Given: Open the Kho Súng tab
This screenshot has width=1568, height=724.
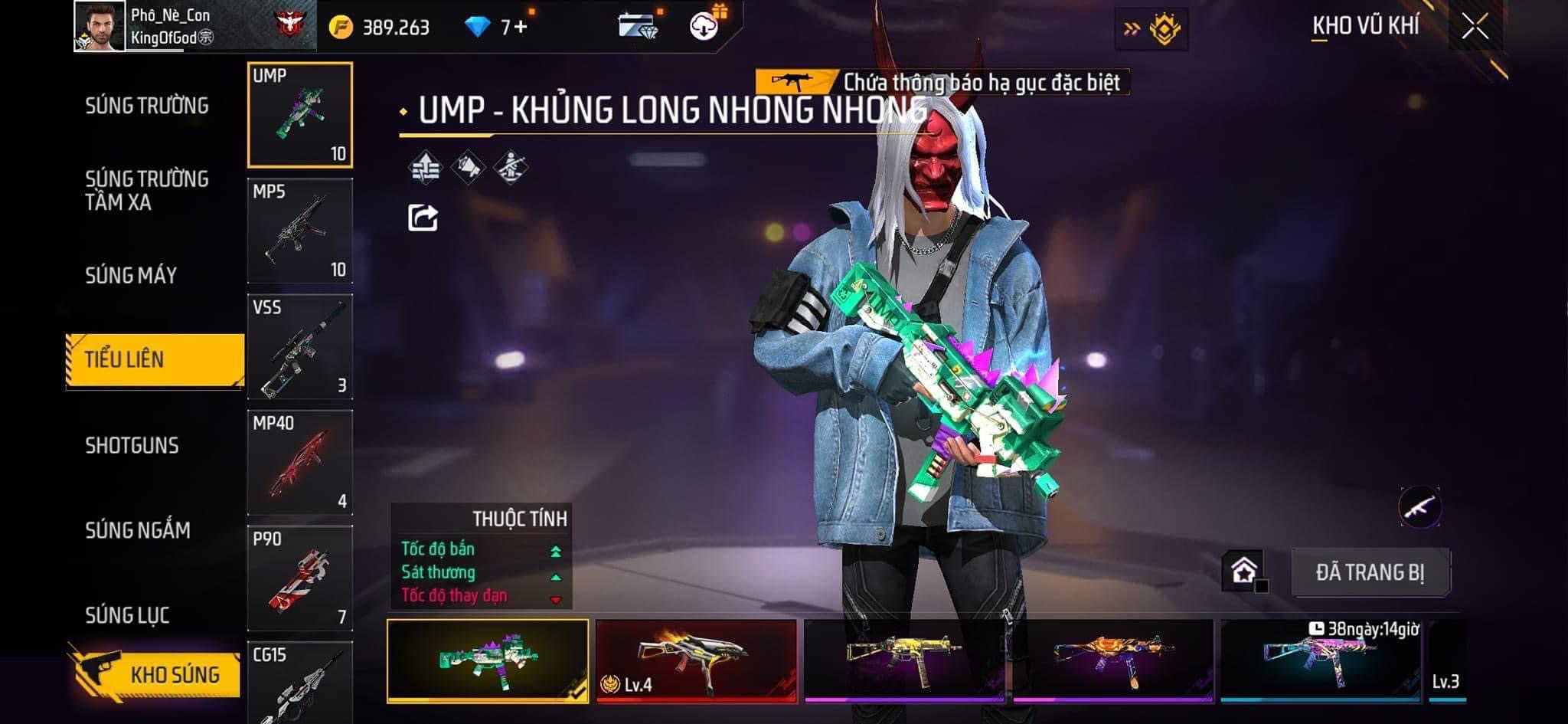Looking at the screenshot, I should click(x=156, y=674).
